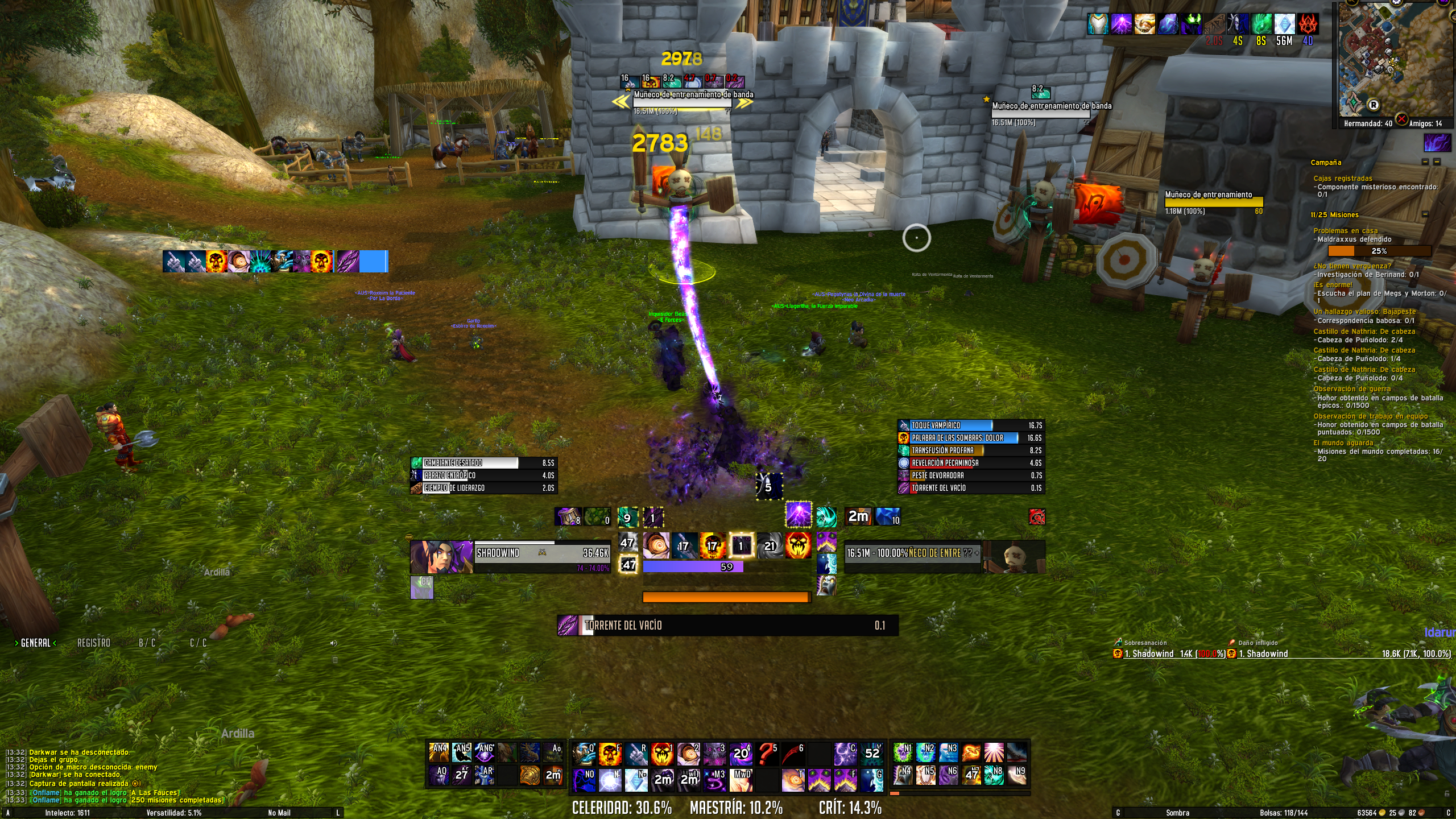Use the golden helmet action button
Image resolution: width=1456 pixels, height=819 pixels.
(530, 775)
